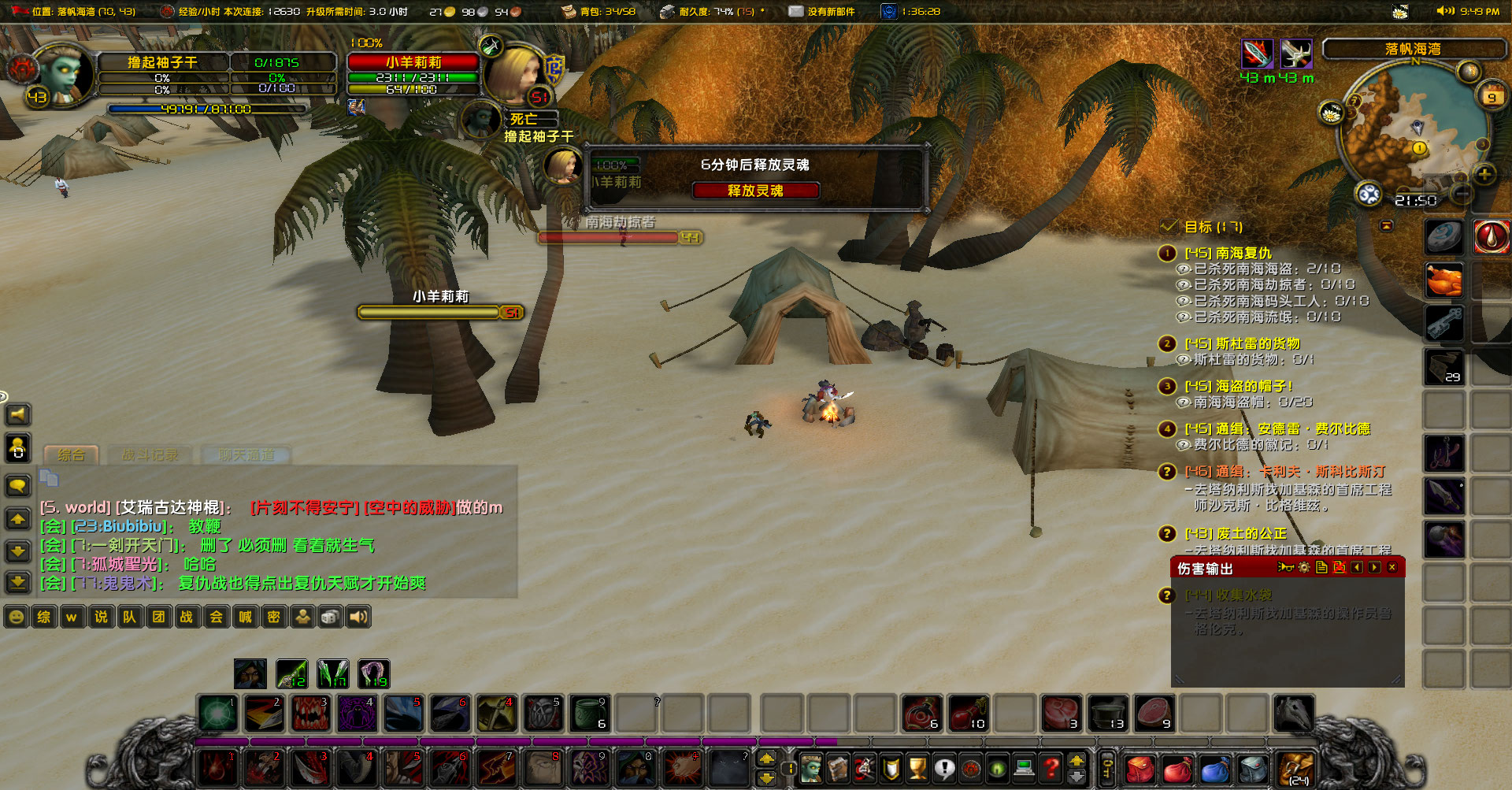Open the character portrait micro menu button
This screenshot has width=1512, height=790.
tap(811, 767)
